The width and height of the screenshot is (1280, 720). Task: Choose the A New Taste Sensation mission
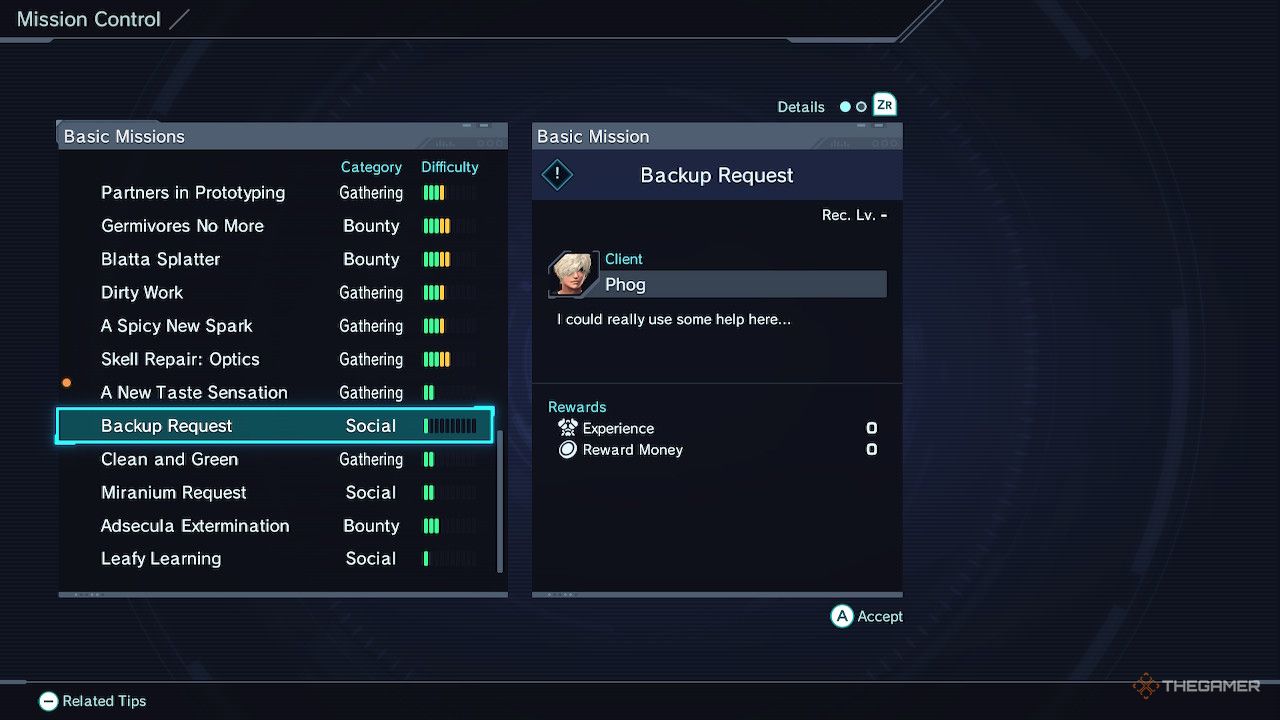pos(194,393)
